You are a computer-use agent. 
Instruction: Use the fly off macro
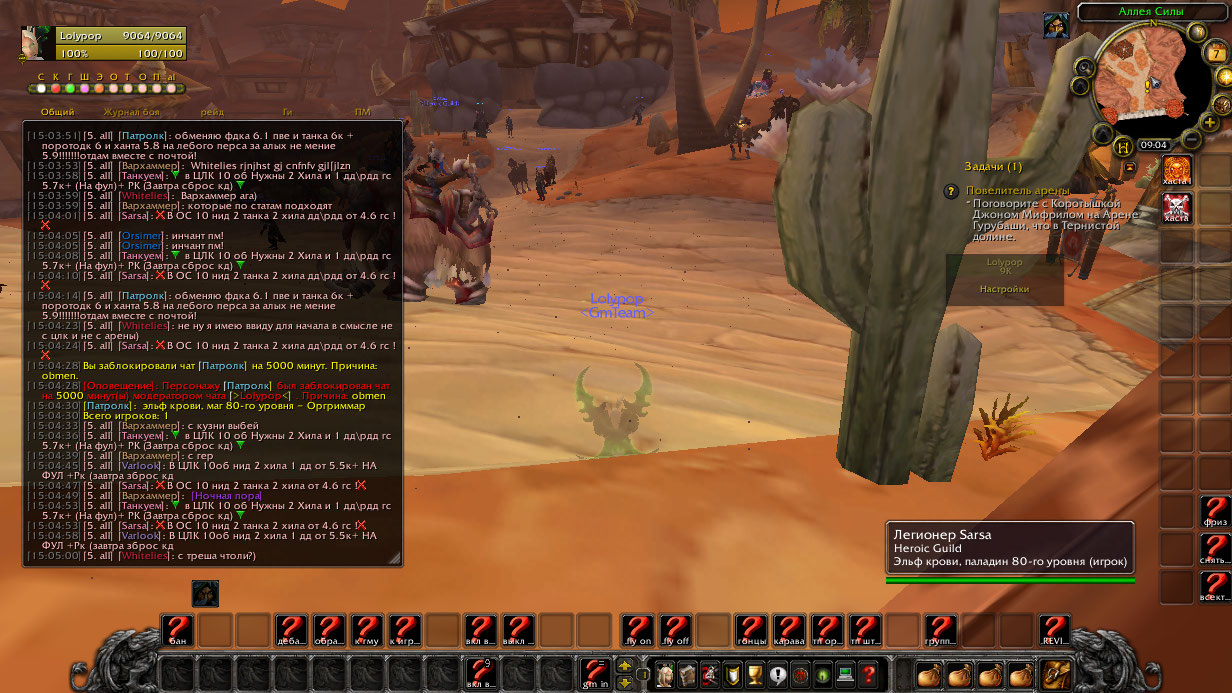(676, 630)
